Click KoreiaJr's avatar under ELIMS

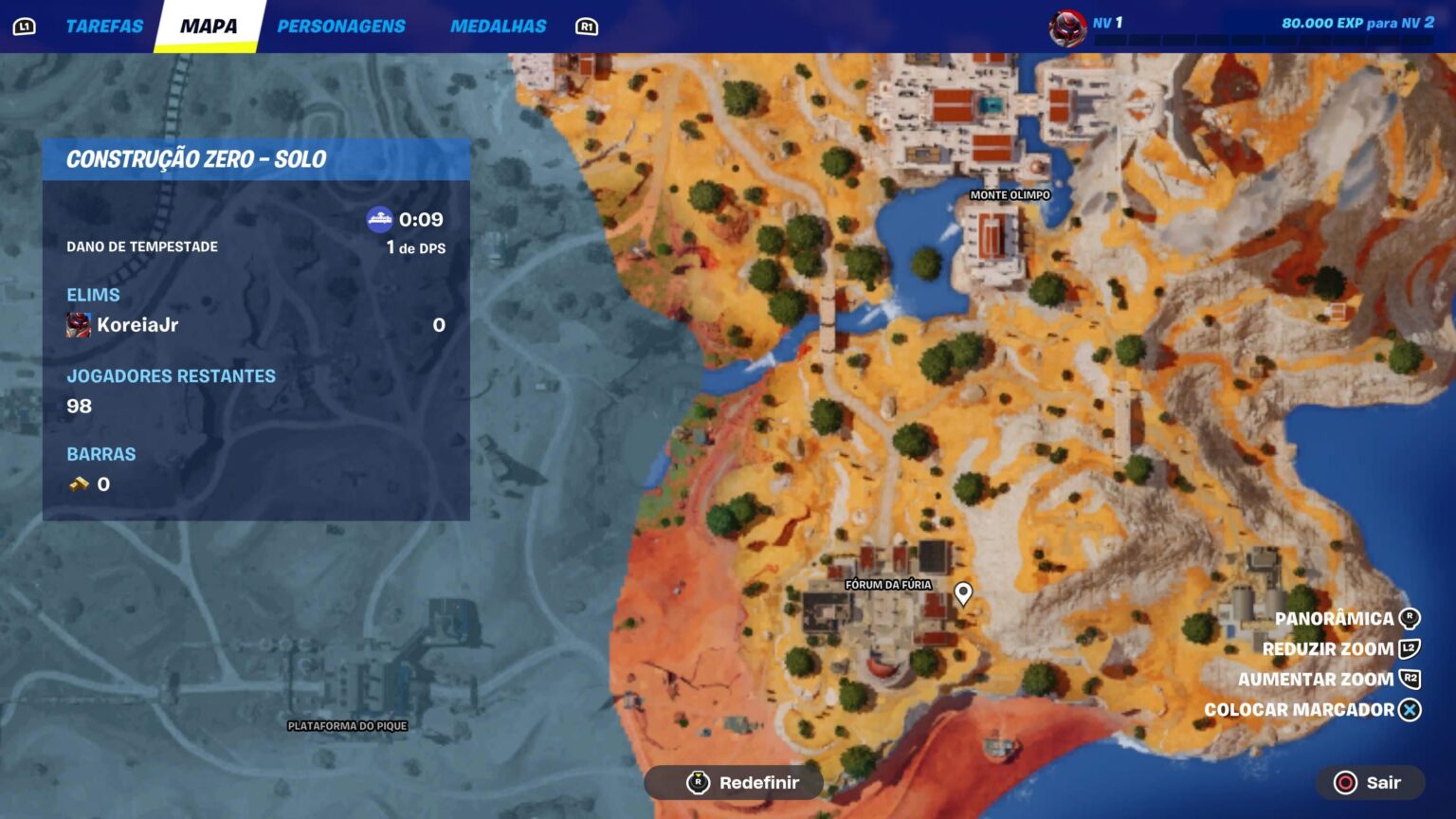point(78,325)
